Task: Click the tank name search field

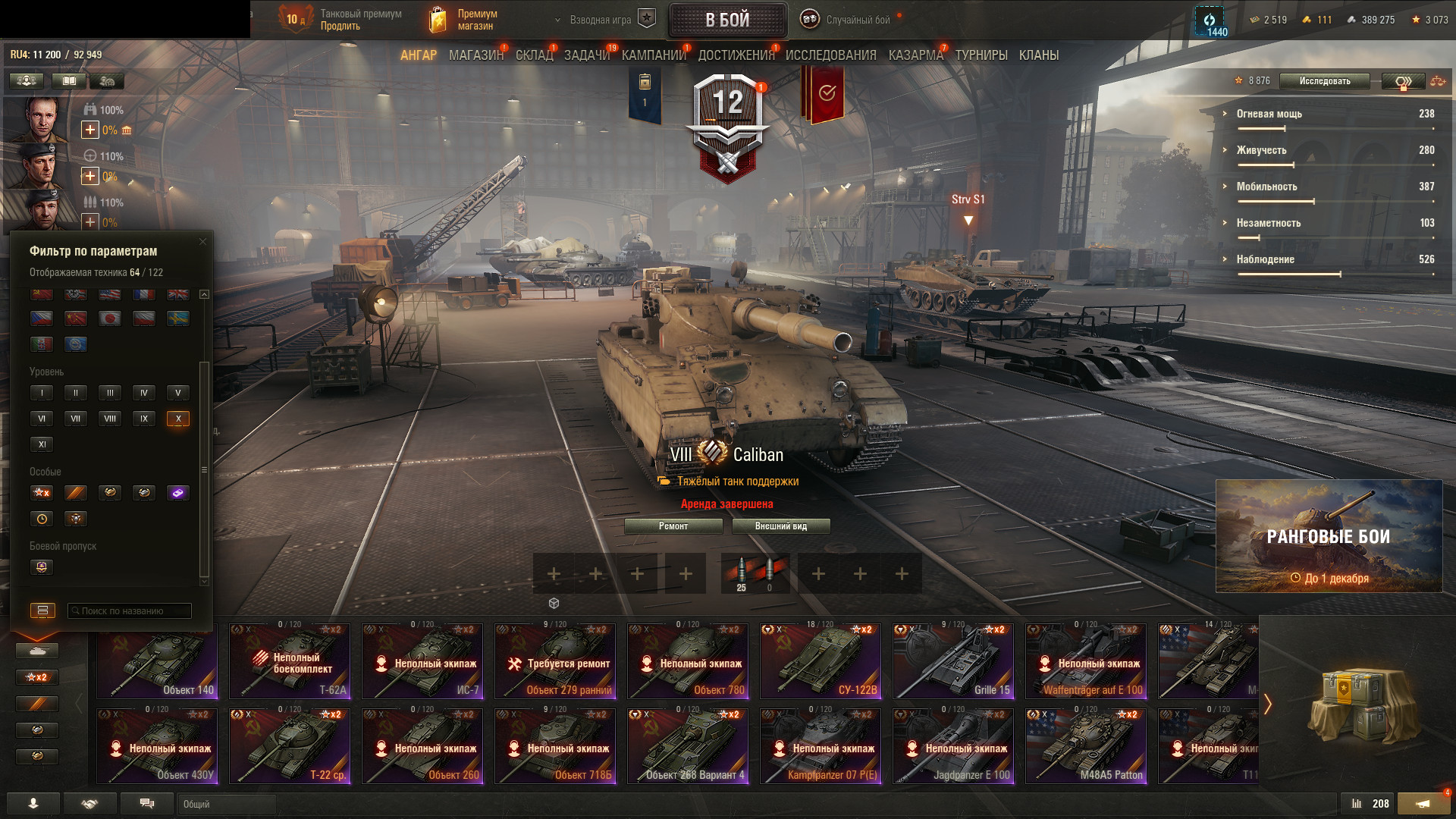Action: pos(129,611)
